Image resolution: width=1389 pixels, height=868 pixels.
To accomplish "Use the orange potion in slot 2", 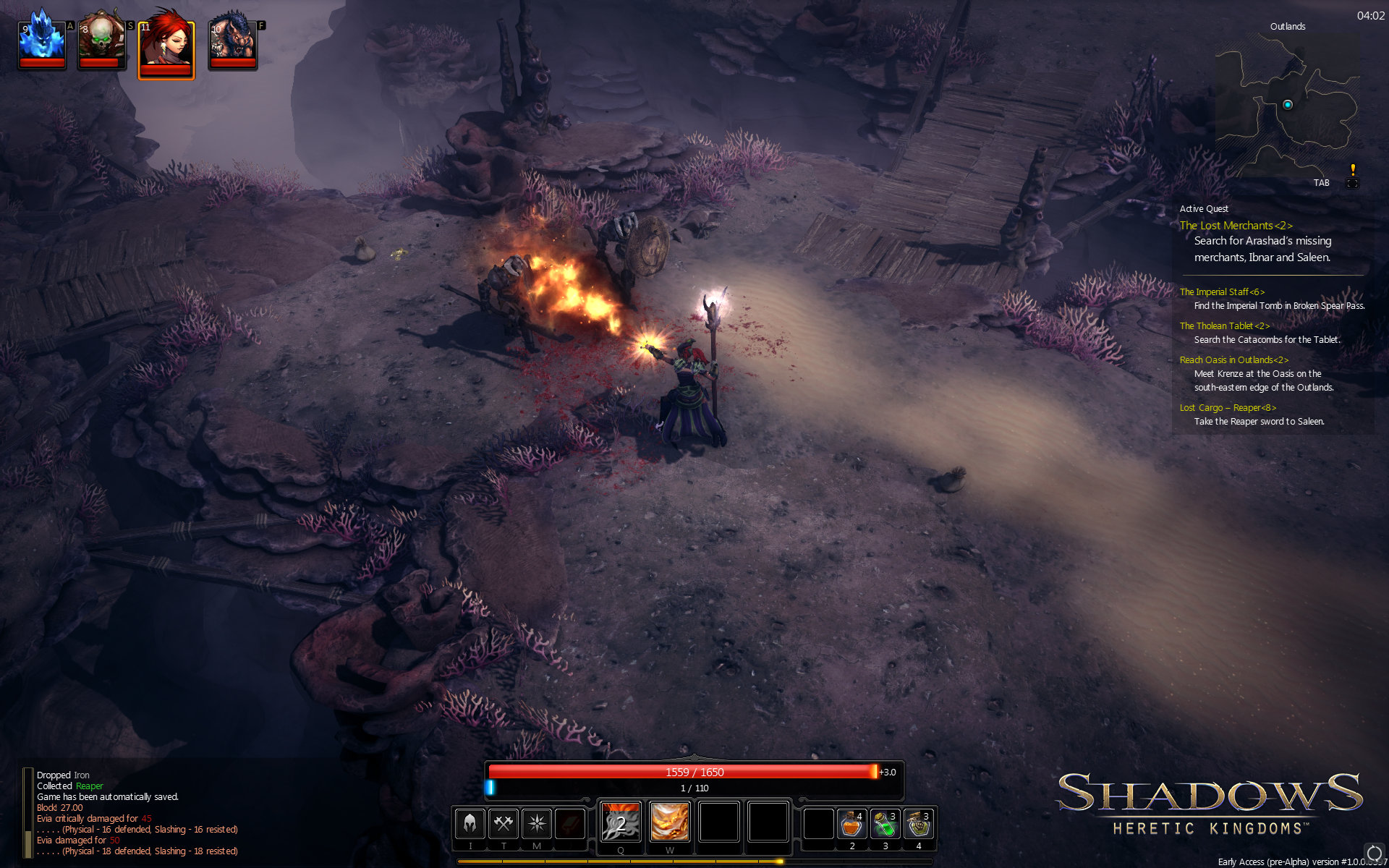I will pyautogui.click(x=851, y=824).
